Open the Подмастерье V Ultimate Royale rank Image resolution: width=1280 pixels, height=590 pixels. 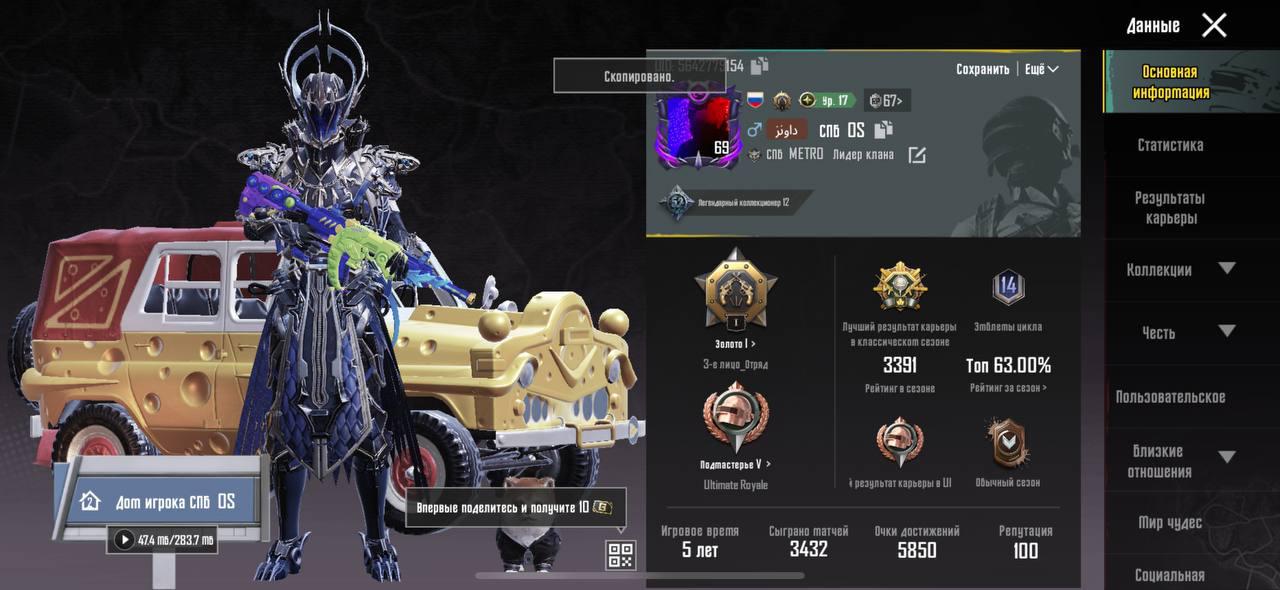[x=735, y=464]
